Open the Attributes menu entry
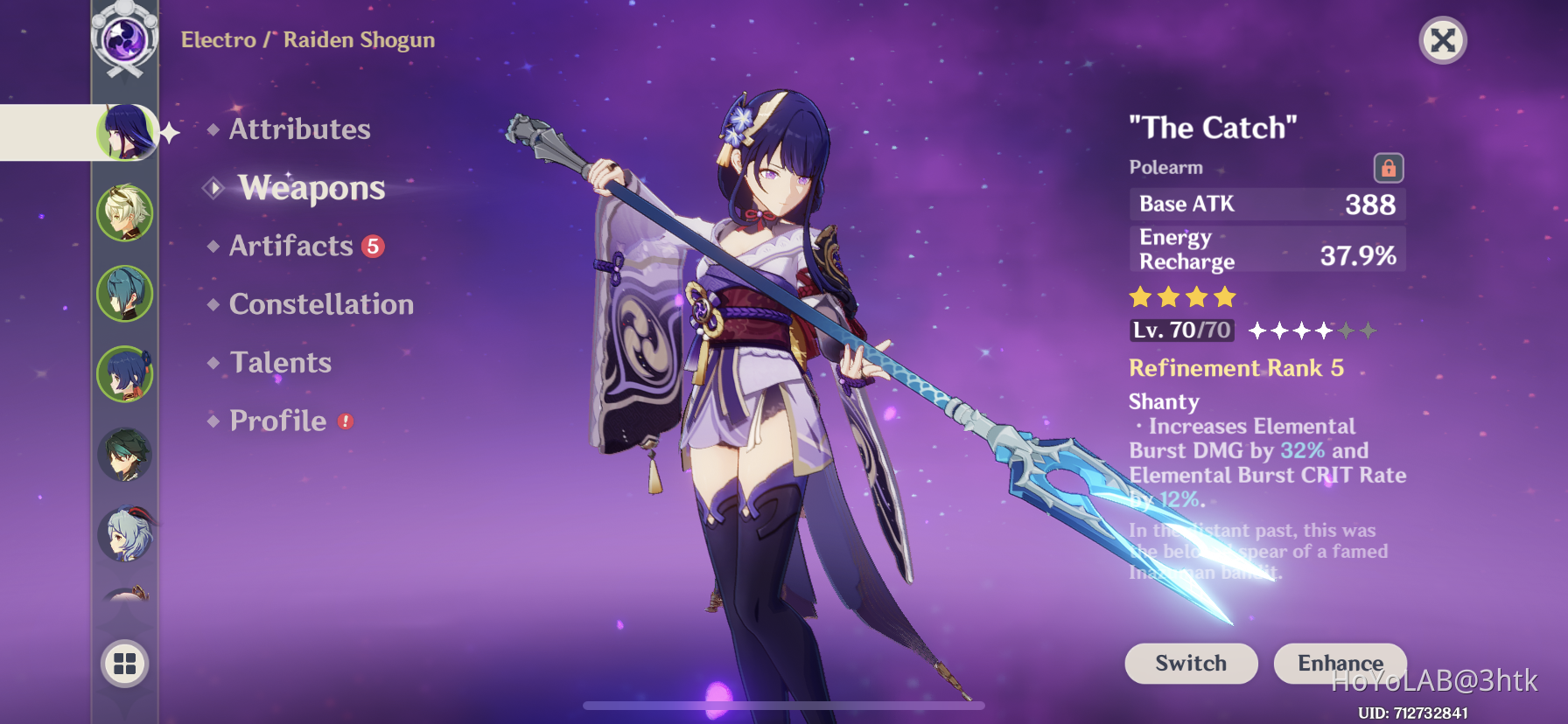Screen dimensions: 1568x724 [x=299, y=129]
